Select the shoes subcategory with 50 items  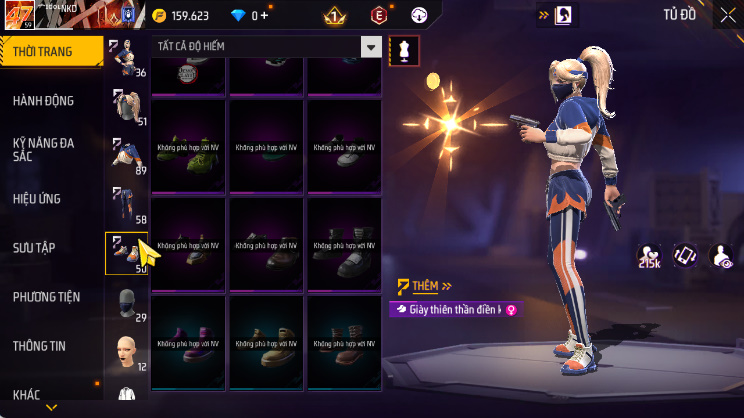pos(126,254)
